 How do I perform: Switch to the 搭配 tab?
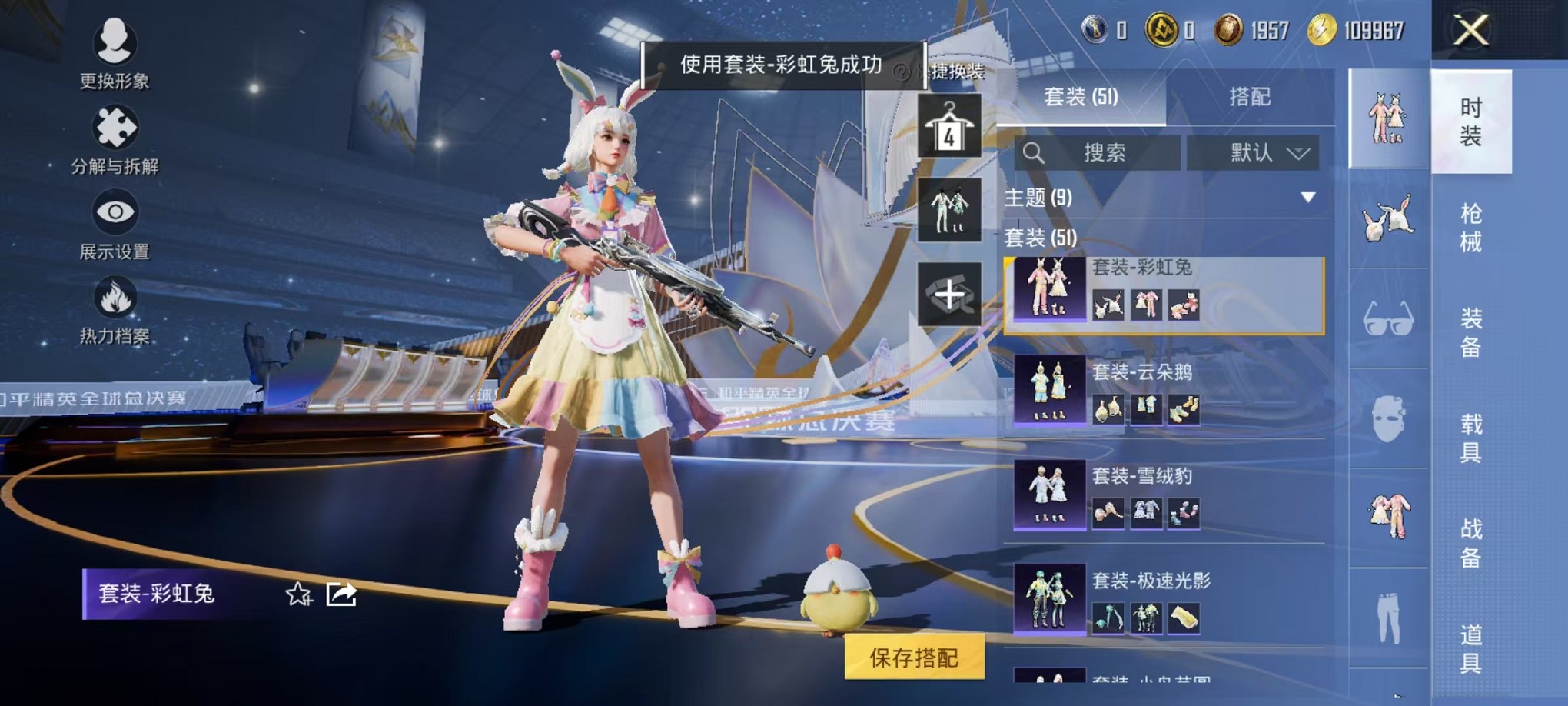coord(1249,98)
